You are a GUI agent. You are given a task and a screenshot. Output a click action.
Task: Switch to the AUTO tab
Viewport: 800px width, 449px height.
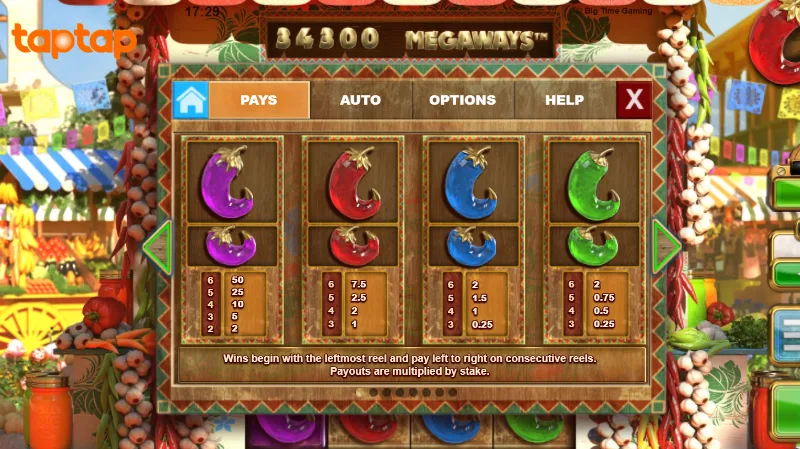360,100
